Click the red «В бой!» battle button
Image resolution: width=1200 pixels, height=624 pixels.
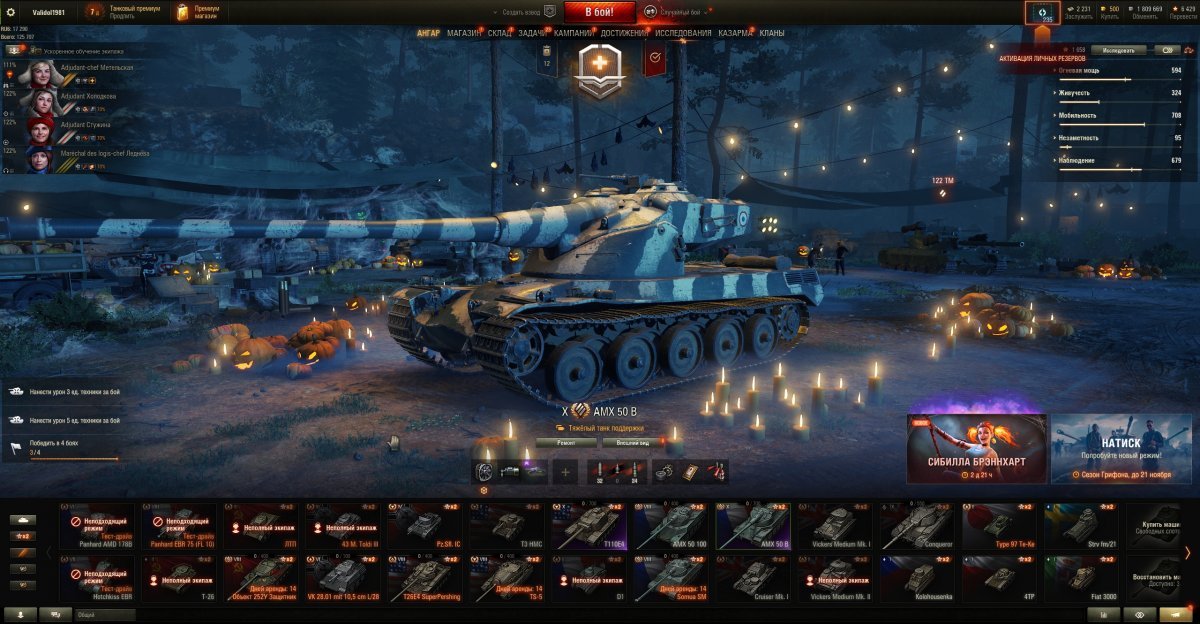(x=600, y=12)
